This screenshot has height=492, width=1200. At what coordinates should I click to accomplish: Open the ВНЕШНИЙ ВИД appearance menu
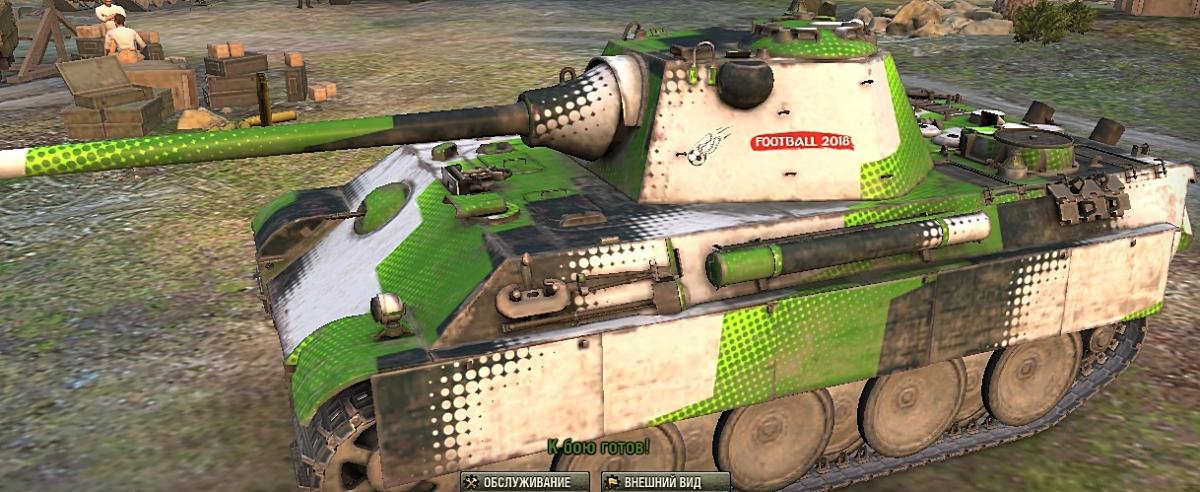(x=665, y=482)
